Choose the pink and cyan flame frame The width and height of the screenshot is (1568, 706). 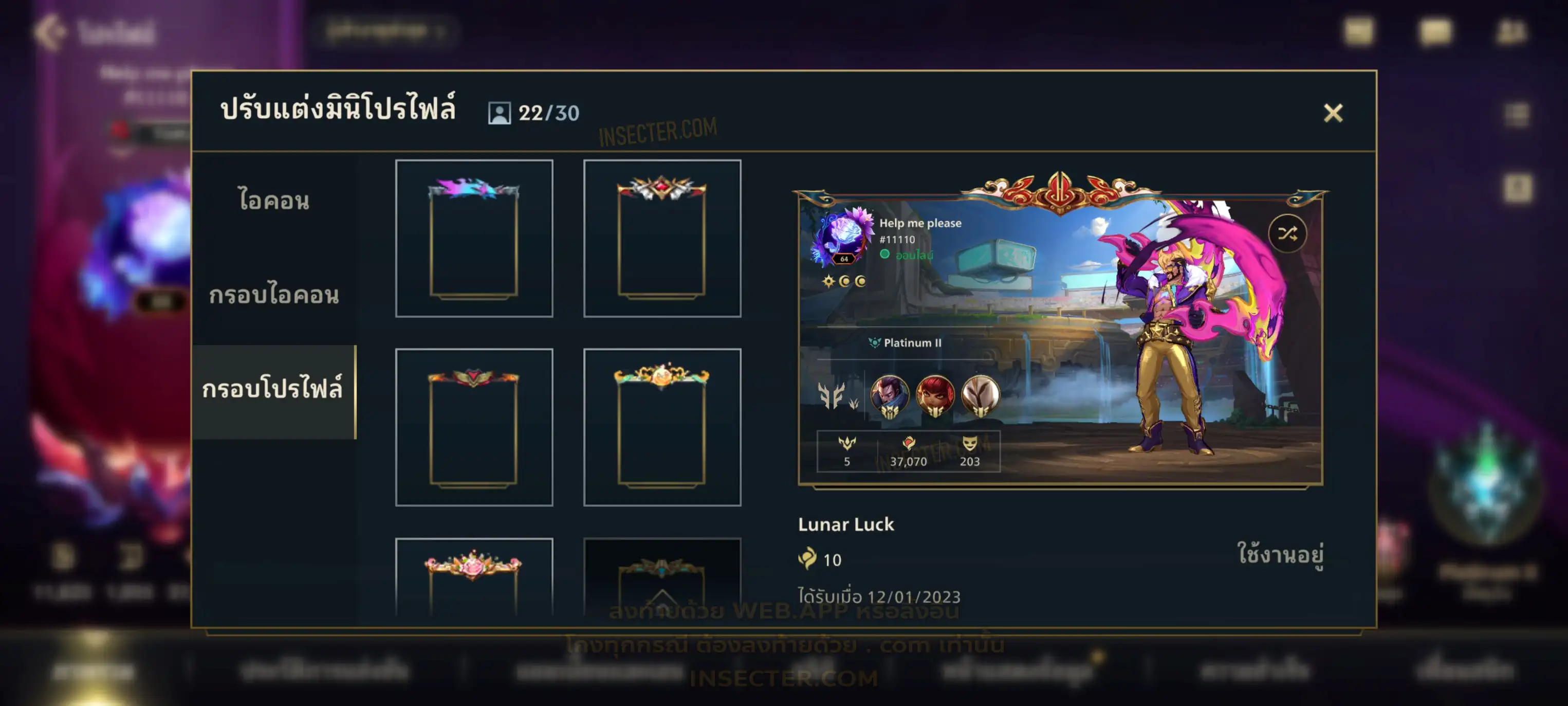point(473,238)
